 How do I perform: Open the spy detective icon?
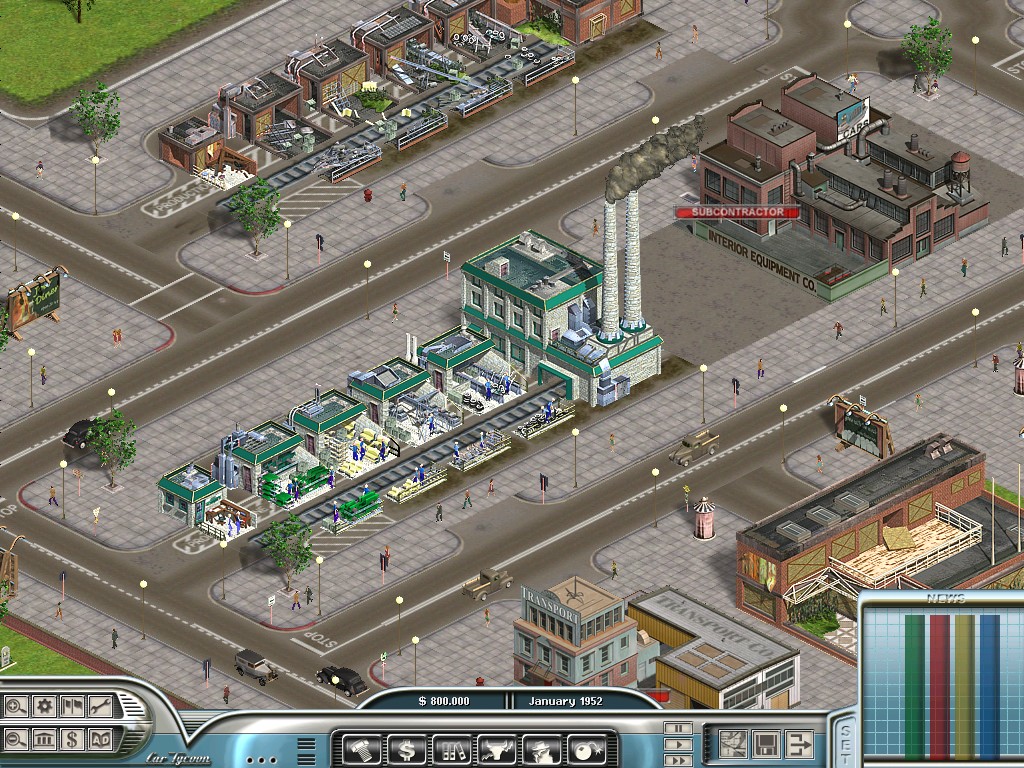(x=537, y=747)
